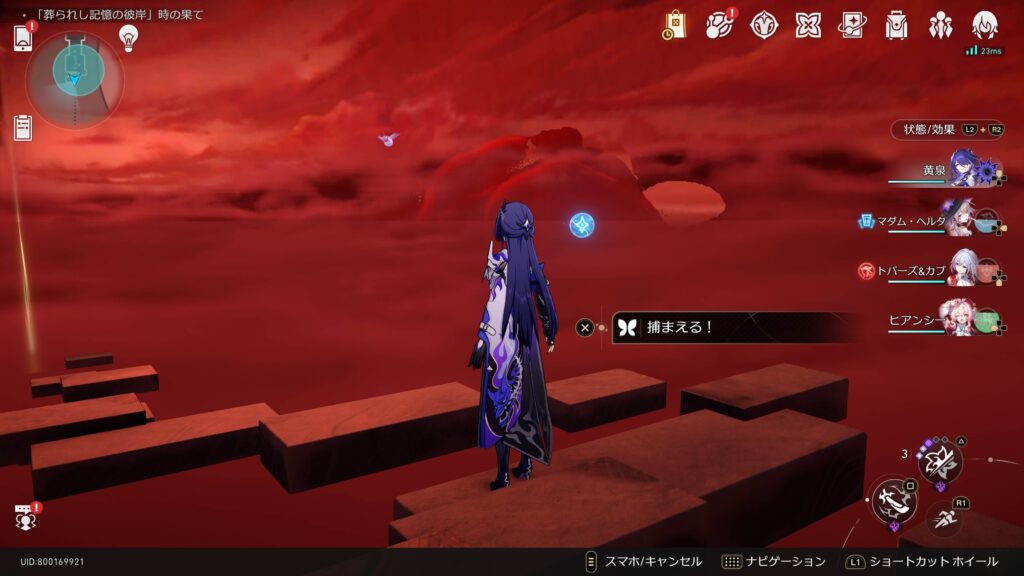Switch to party member トパーズ&カブ
1024x576 pixels.
coord(964,270)
